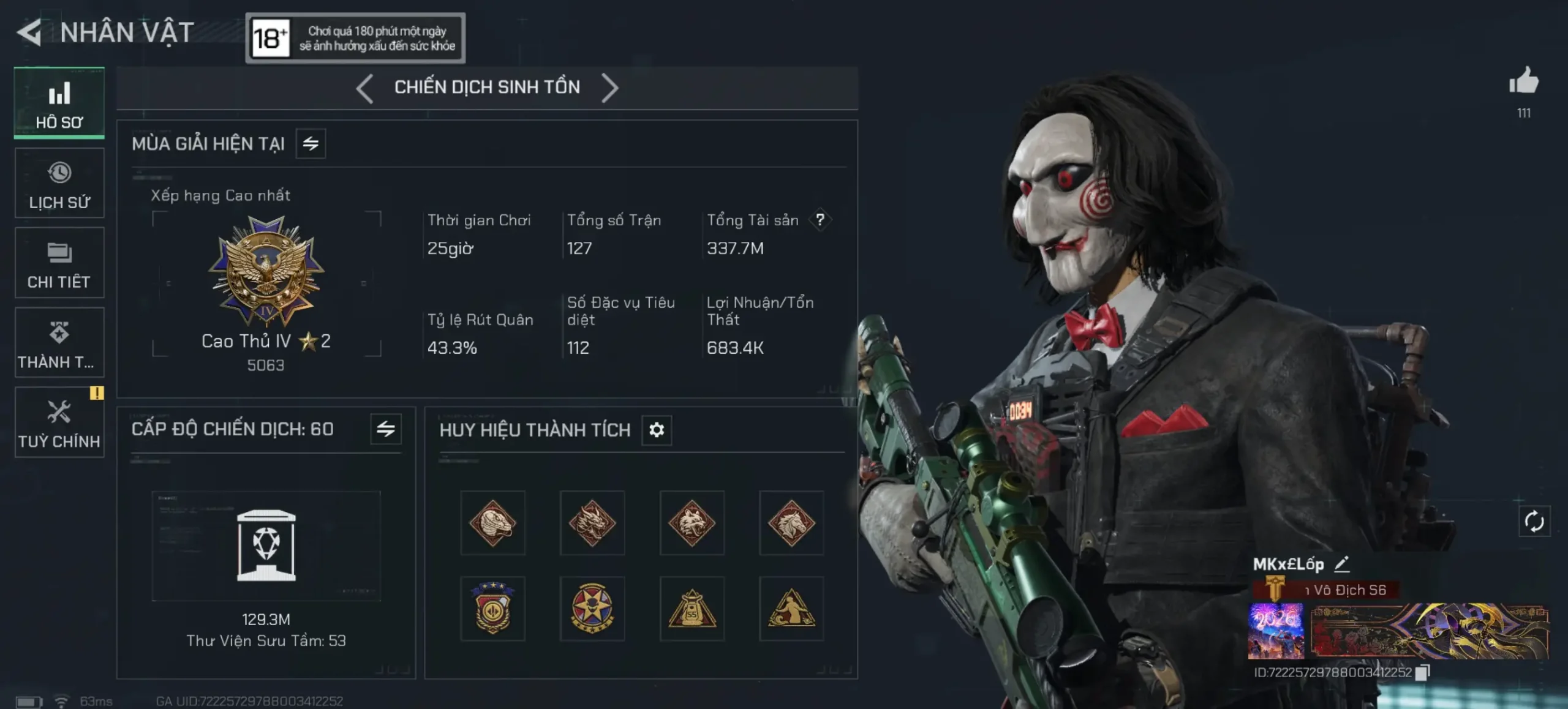The height and width of the screenshot is (709, 1568).
Task: Select the CHI TIẾT tab
Action: pos(59,263)
